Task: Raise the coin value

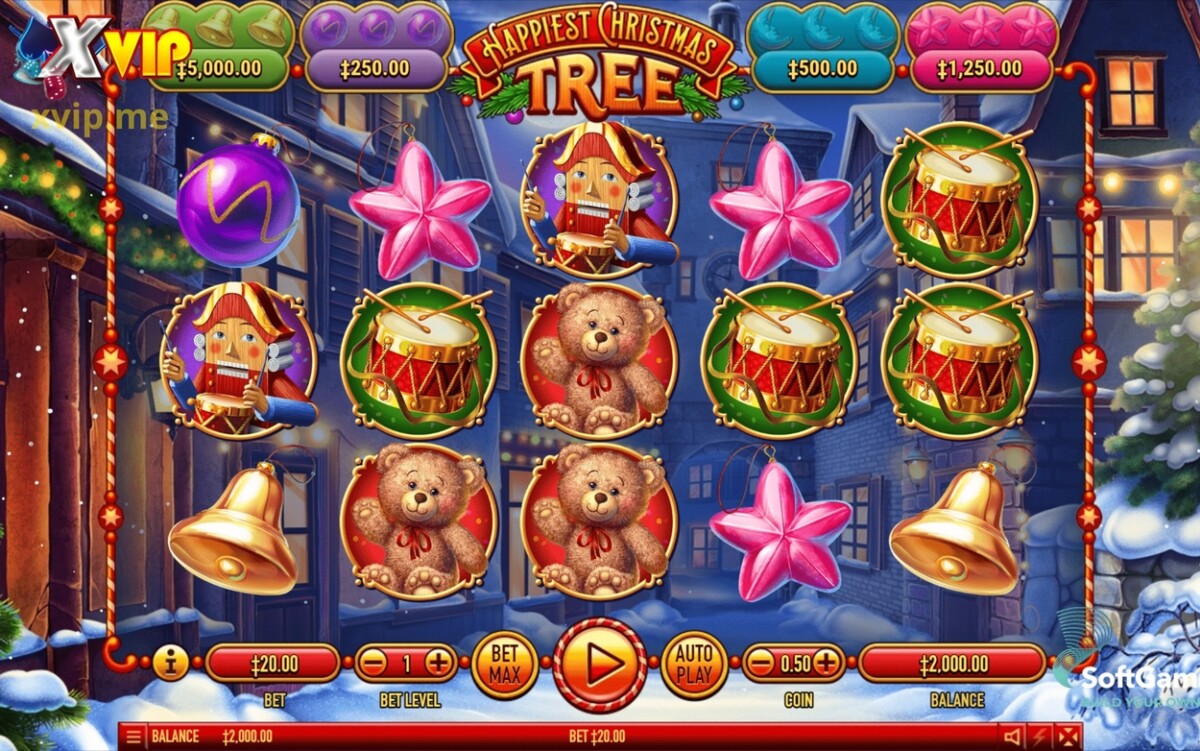Action: click(826, 663)
